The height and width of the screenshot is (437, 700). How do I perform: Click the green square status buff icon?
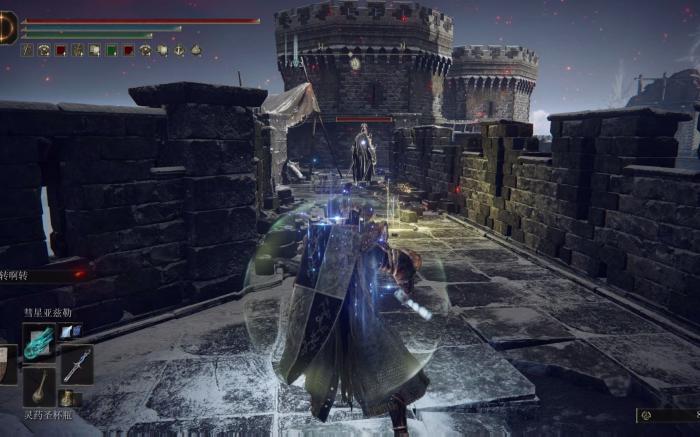111,49
